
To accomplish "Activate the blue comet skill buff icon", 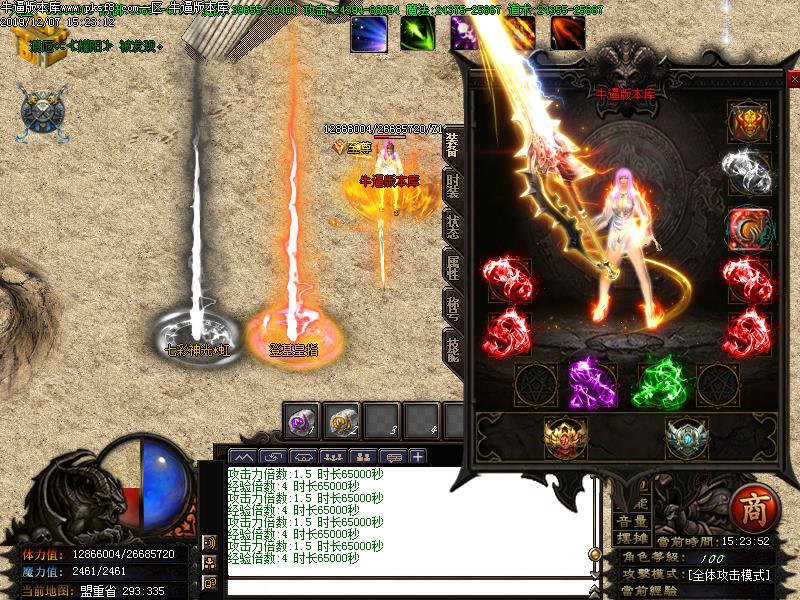I will [x=368, y=33].
